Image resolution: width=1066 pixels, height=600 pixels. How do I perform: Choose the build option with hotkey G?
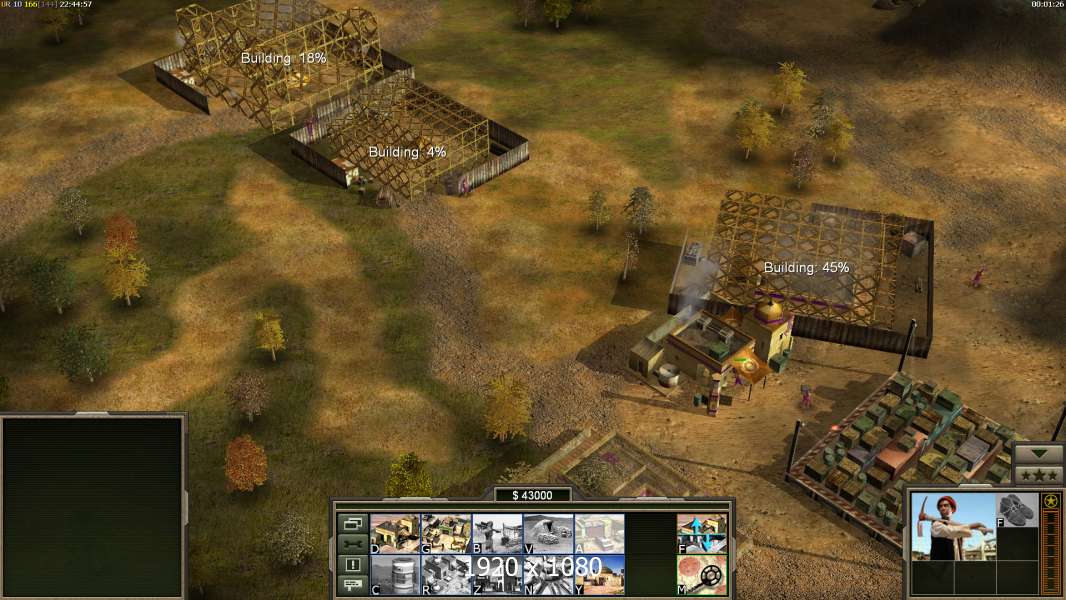tap(446, 534)
